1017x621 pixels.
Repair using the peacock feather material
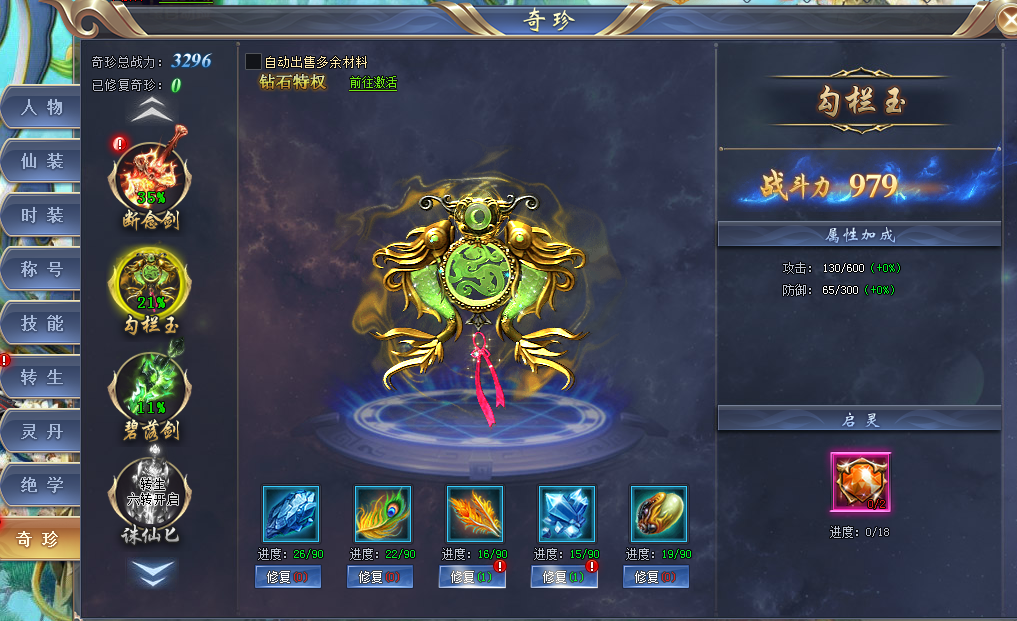[380, 577]
